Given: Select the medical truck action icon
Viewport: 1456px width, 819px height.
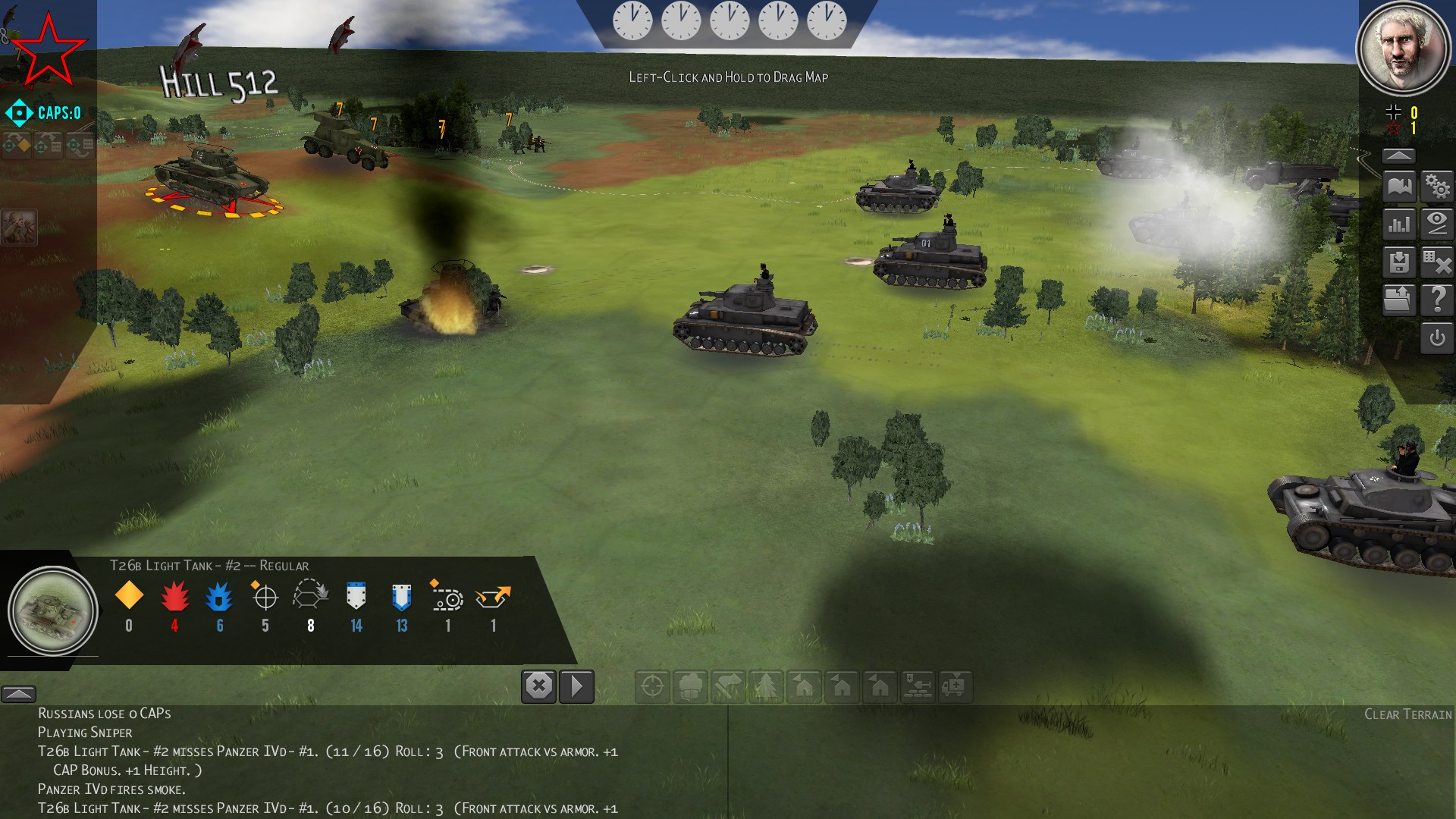Looking at the screenshot, I should pyautogui.click(x=955, y=687).
